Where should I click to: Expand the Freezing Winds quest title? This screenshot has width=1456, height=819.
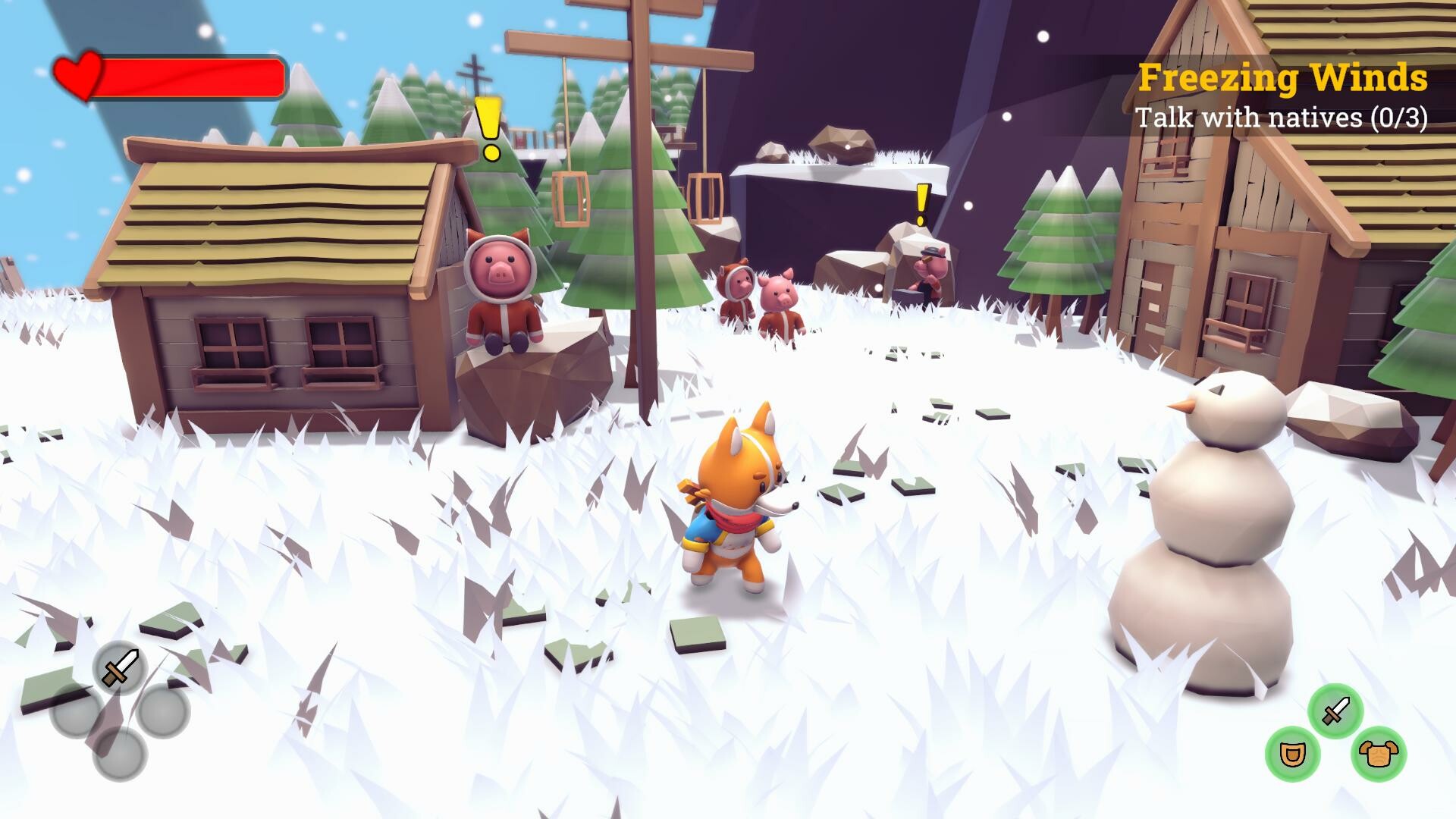1283,76
